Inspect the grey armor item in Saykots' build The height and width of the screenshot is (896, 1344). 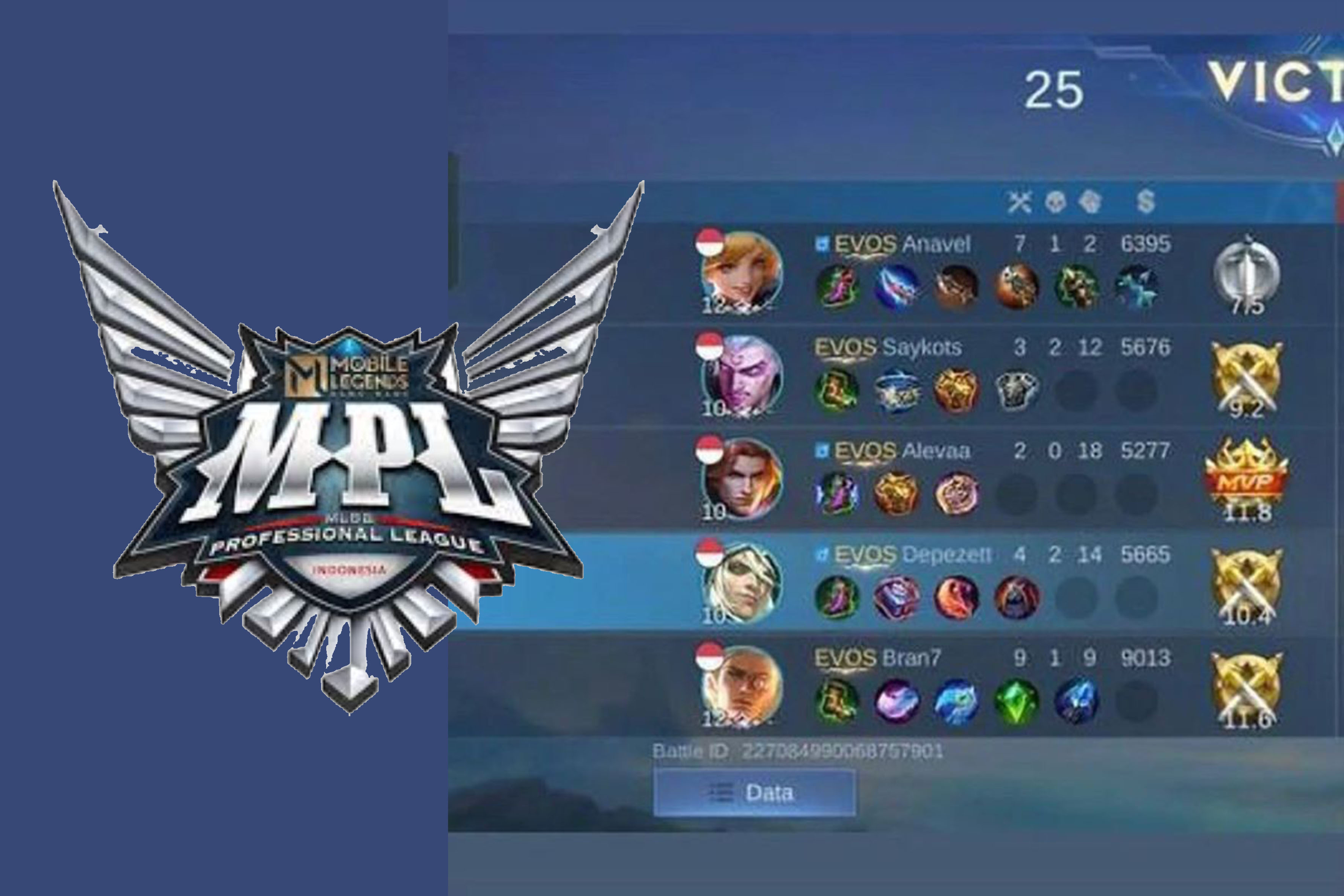(x=1017, y=390)
